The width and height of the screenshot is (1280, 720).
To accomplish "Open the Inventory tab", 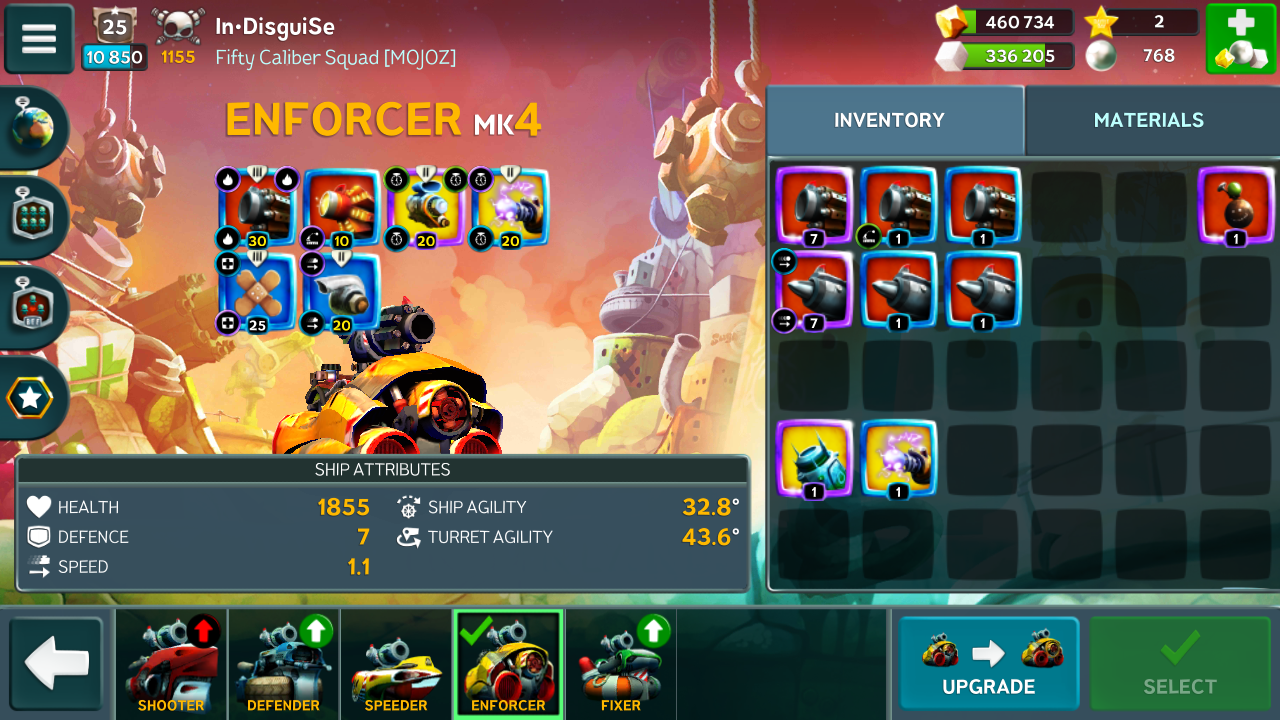I will (889, 120).
